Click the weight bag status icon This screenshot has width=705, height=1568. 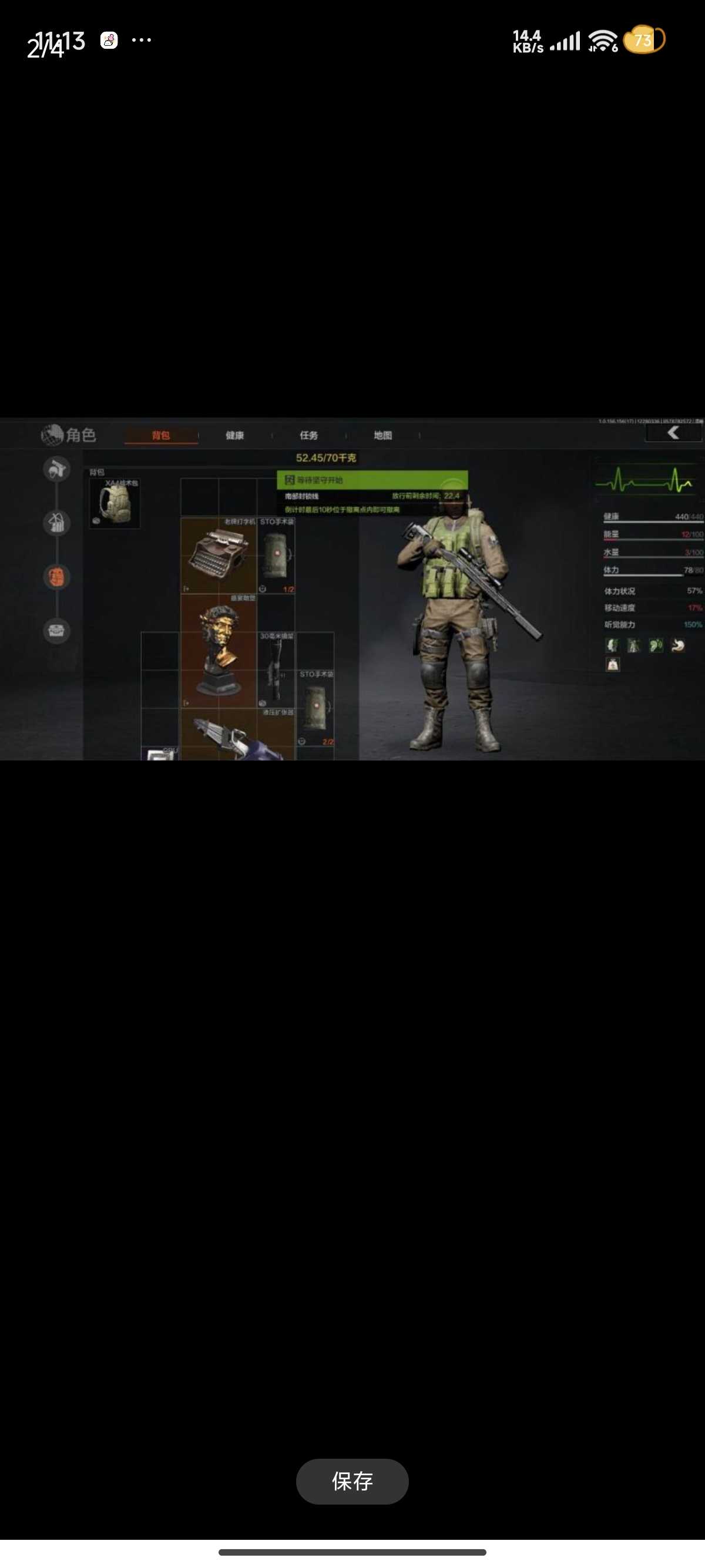[612, 665]
